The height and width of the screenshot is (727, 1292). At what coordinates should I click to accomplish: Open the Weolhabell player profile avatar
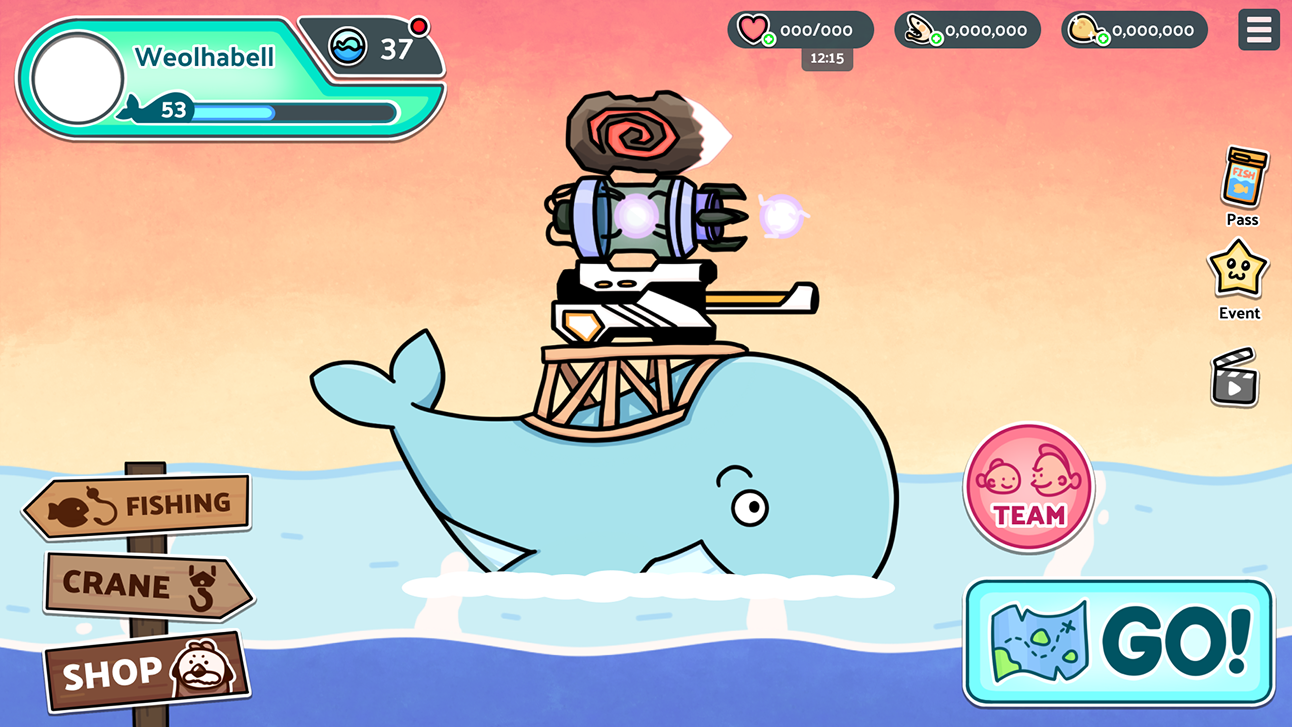[78, 79]
